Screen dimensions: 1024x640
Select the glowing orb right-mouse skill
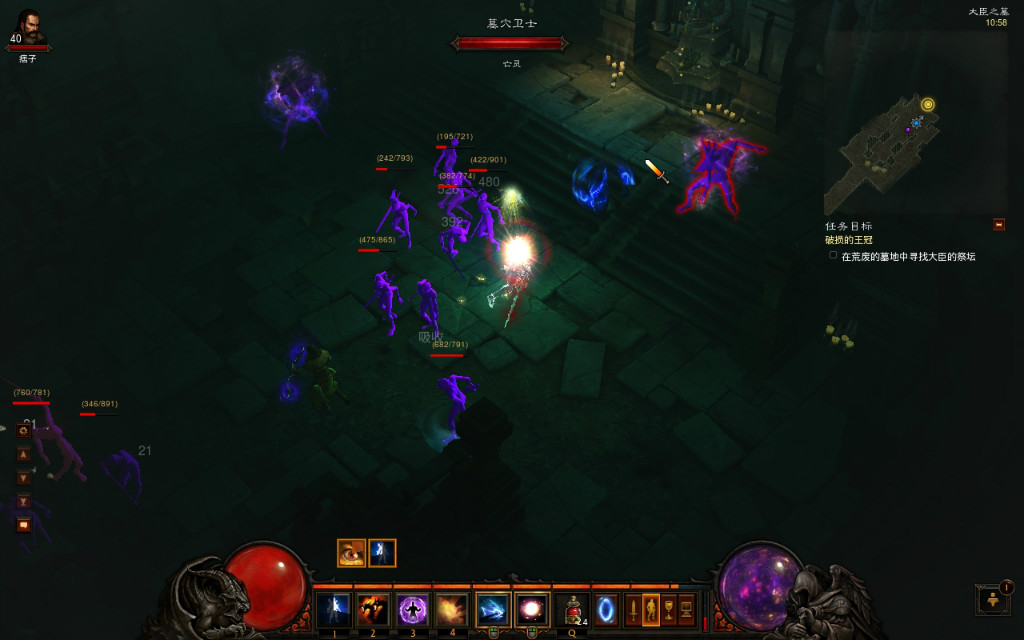click(x=532, y=608)
